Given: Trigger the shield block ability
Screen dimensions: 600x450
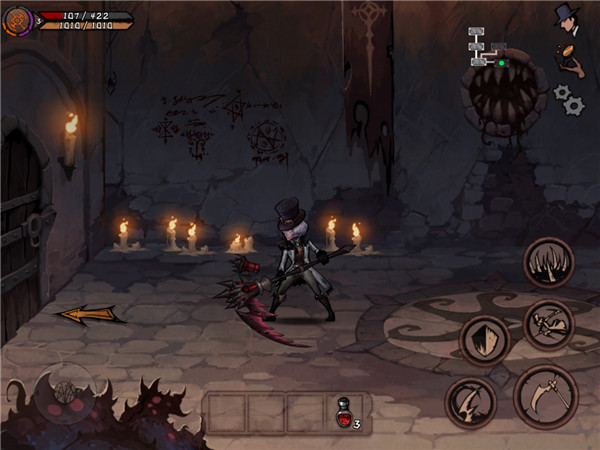Looking at the screenshot, I should [x=485, y=340].
